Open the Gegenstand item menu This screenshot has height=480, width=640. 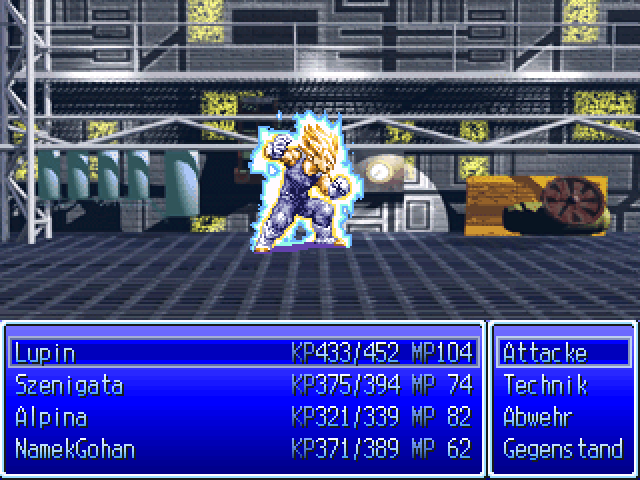tap(562, 449)
